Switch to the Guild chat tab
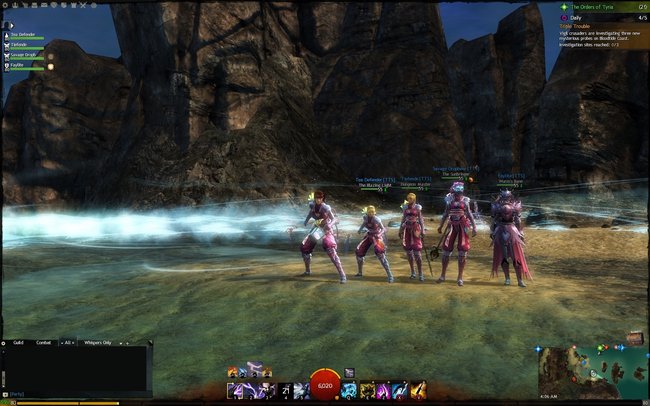The width and height of the screenshot is (650, 406). (18, 342)
